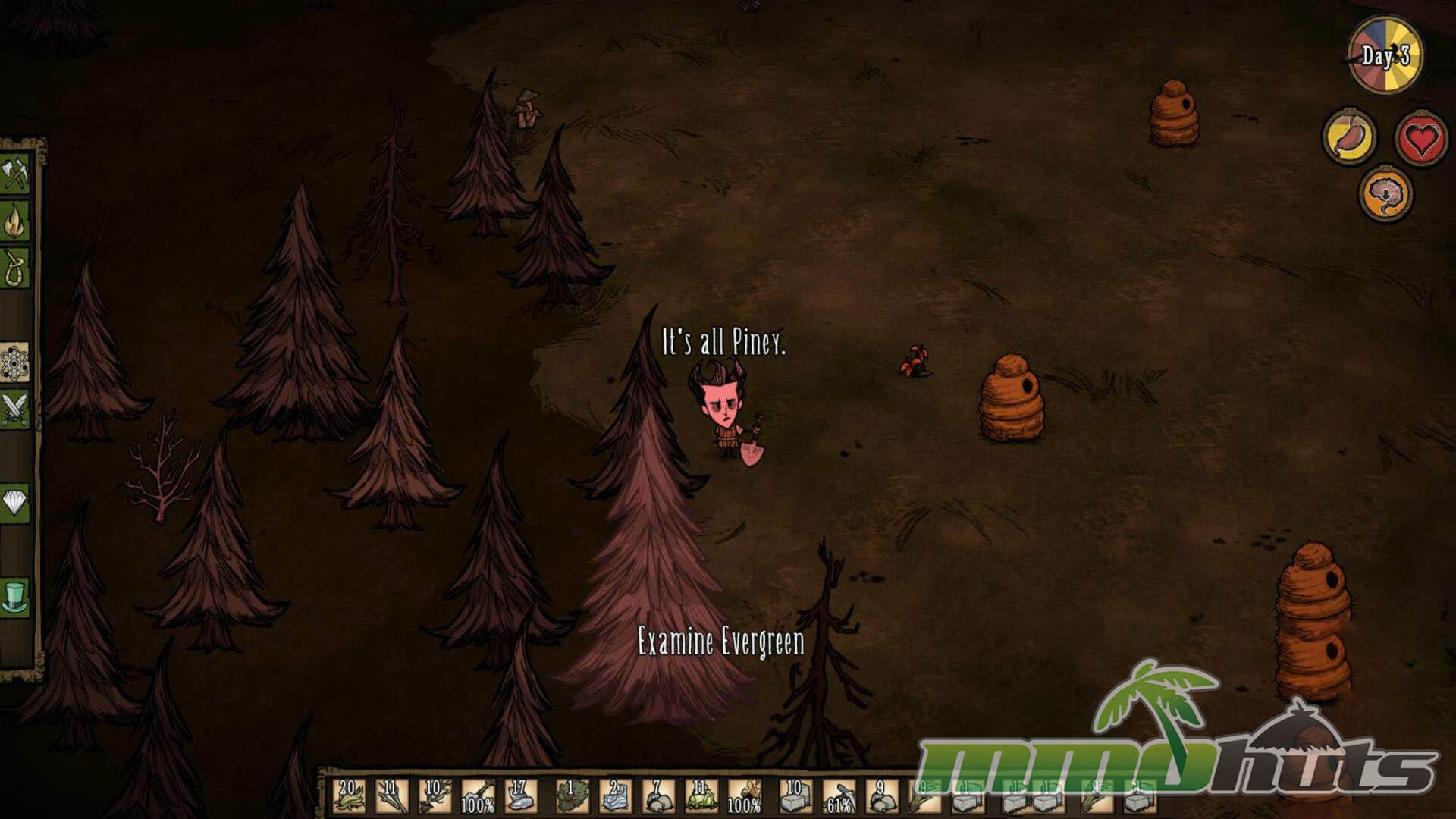Pick the twigs stack of 11
This screenshot has width=1456, height=819.
click(x=392, y=796)
